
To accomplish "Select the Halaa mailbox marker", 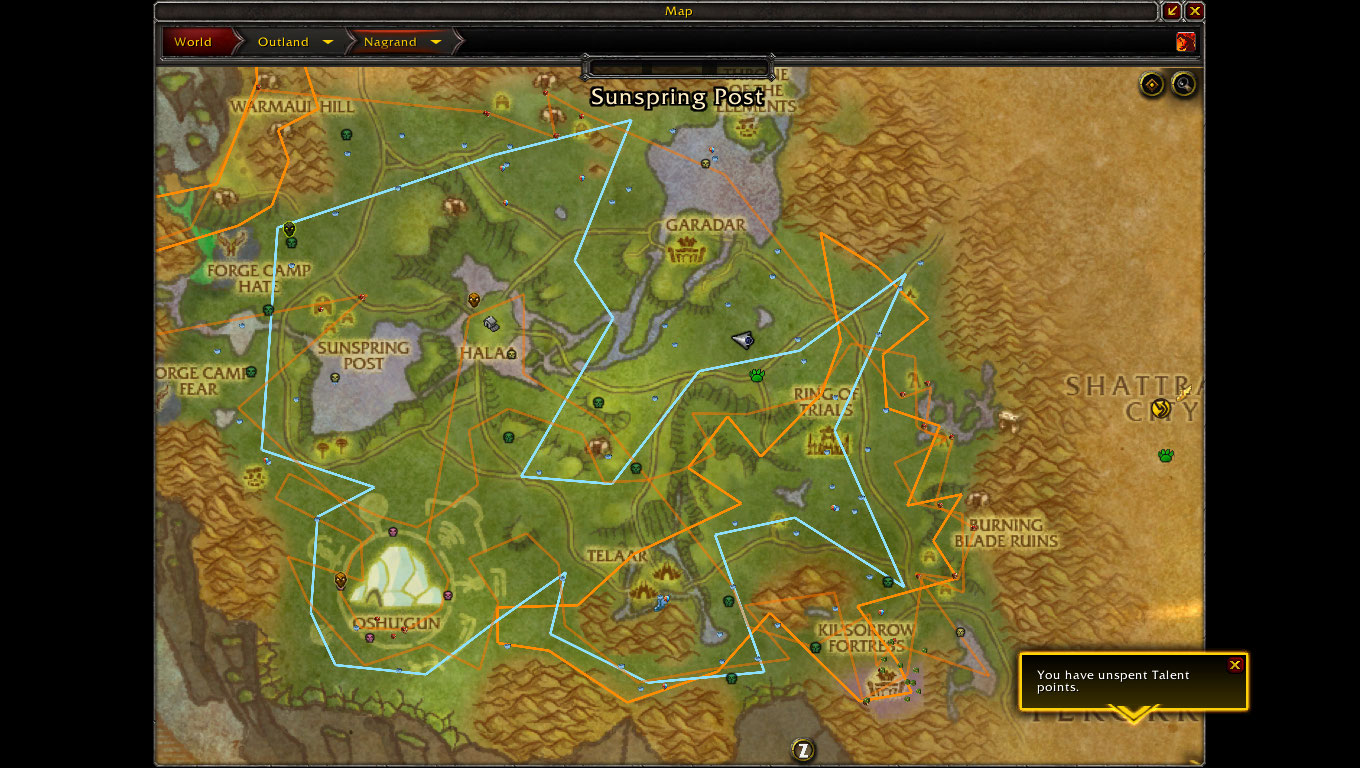I will coord(491,324).
